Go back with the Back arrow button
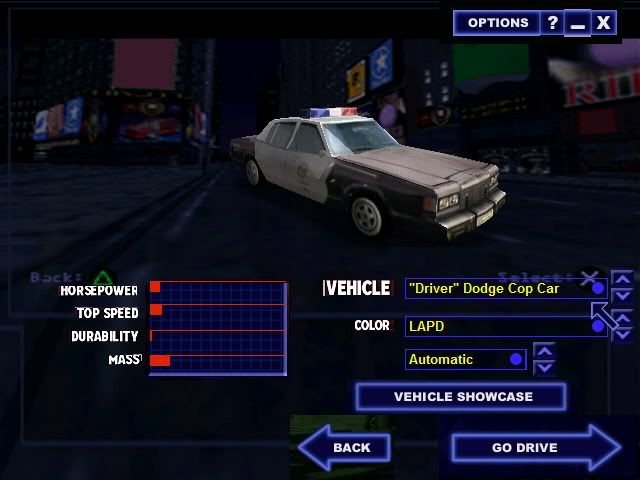 345,447
